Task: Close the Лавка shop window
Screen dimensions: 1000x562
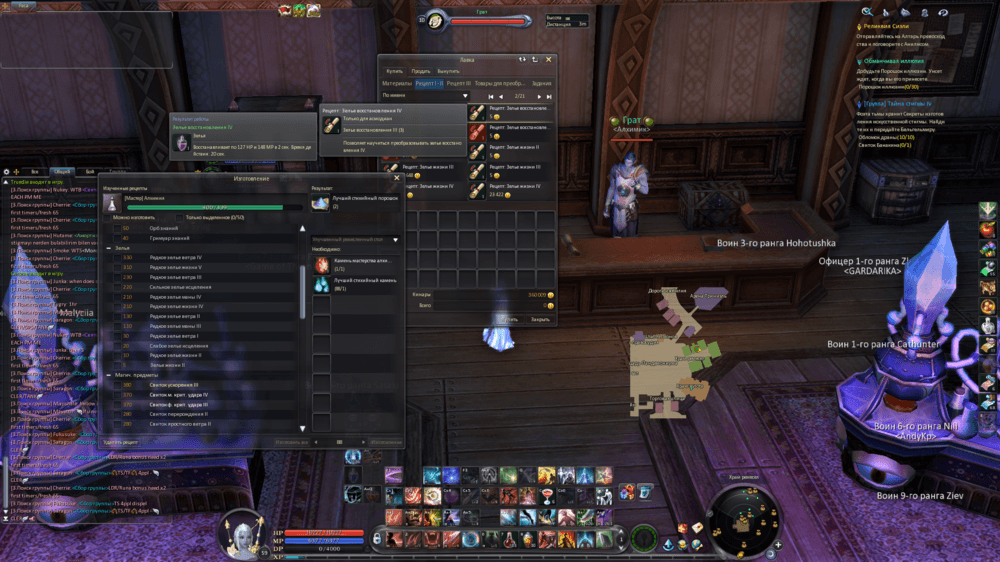Action: 548,60
